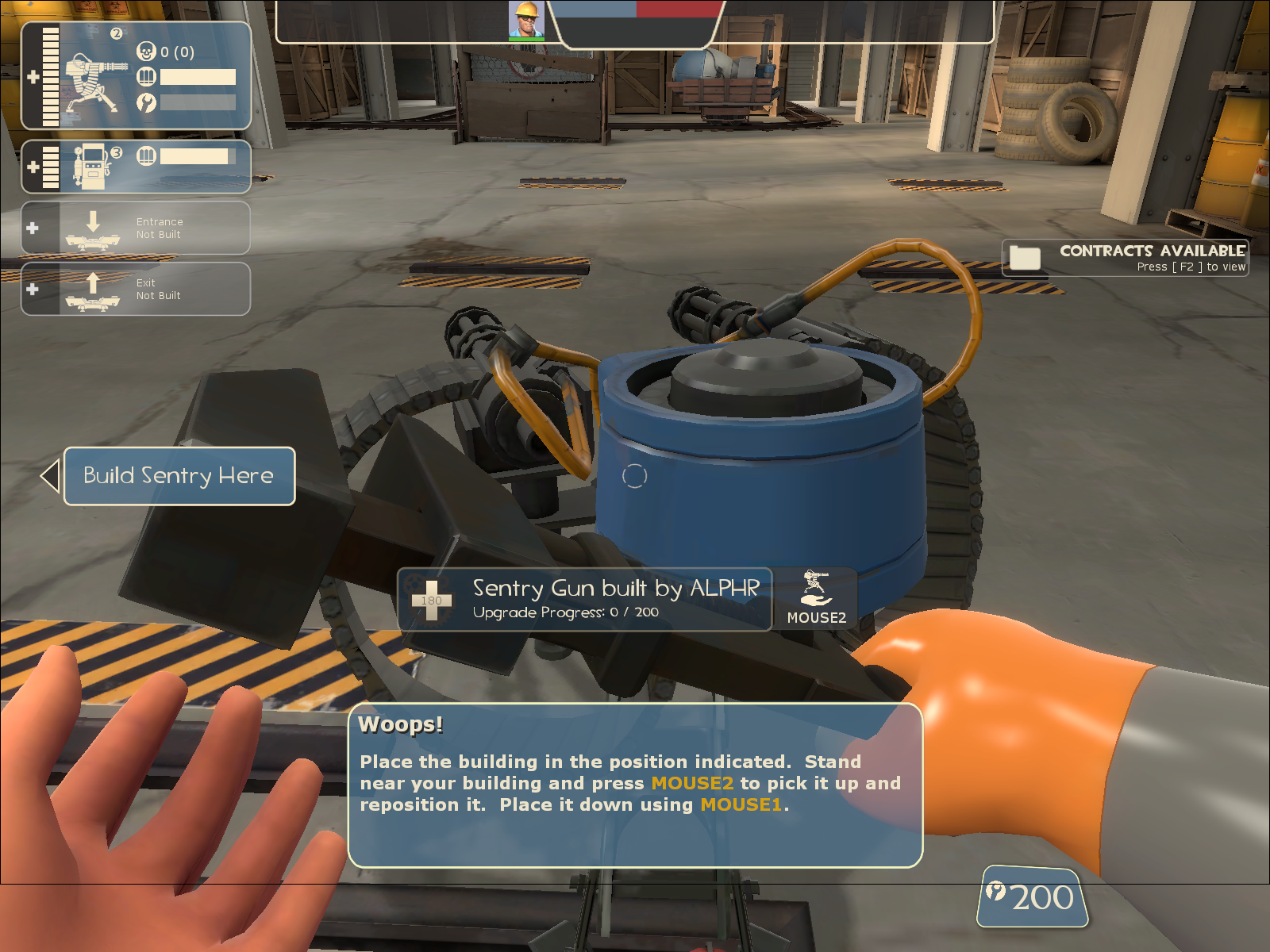
Task: Click the Upgrade Progress 0/200 bar
Action: 564,612
